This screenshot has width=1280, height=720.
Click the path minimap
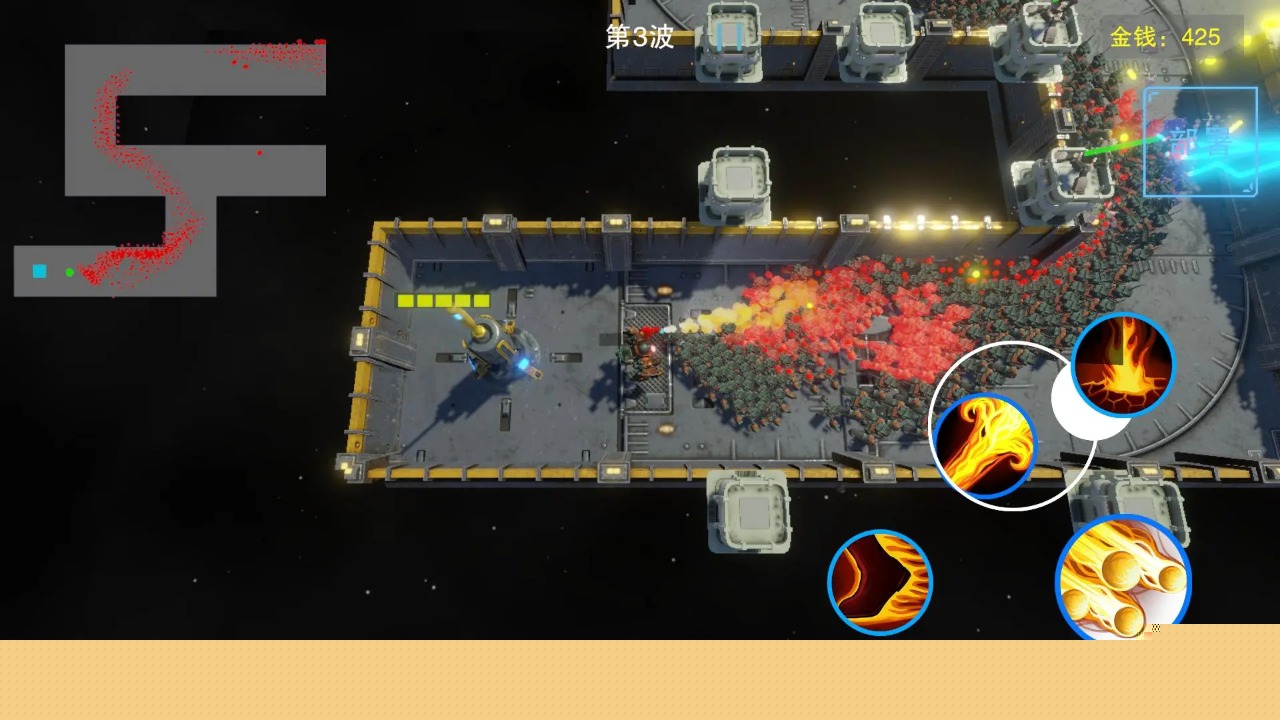[170, 170]
